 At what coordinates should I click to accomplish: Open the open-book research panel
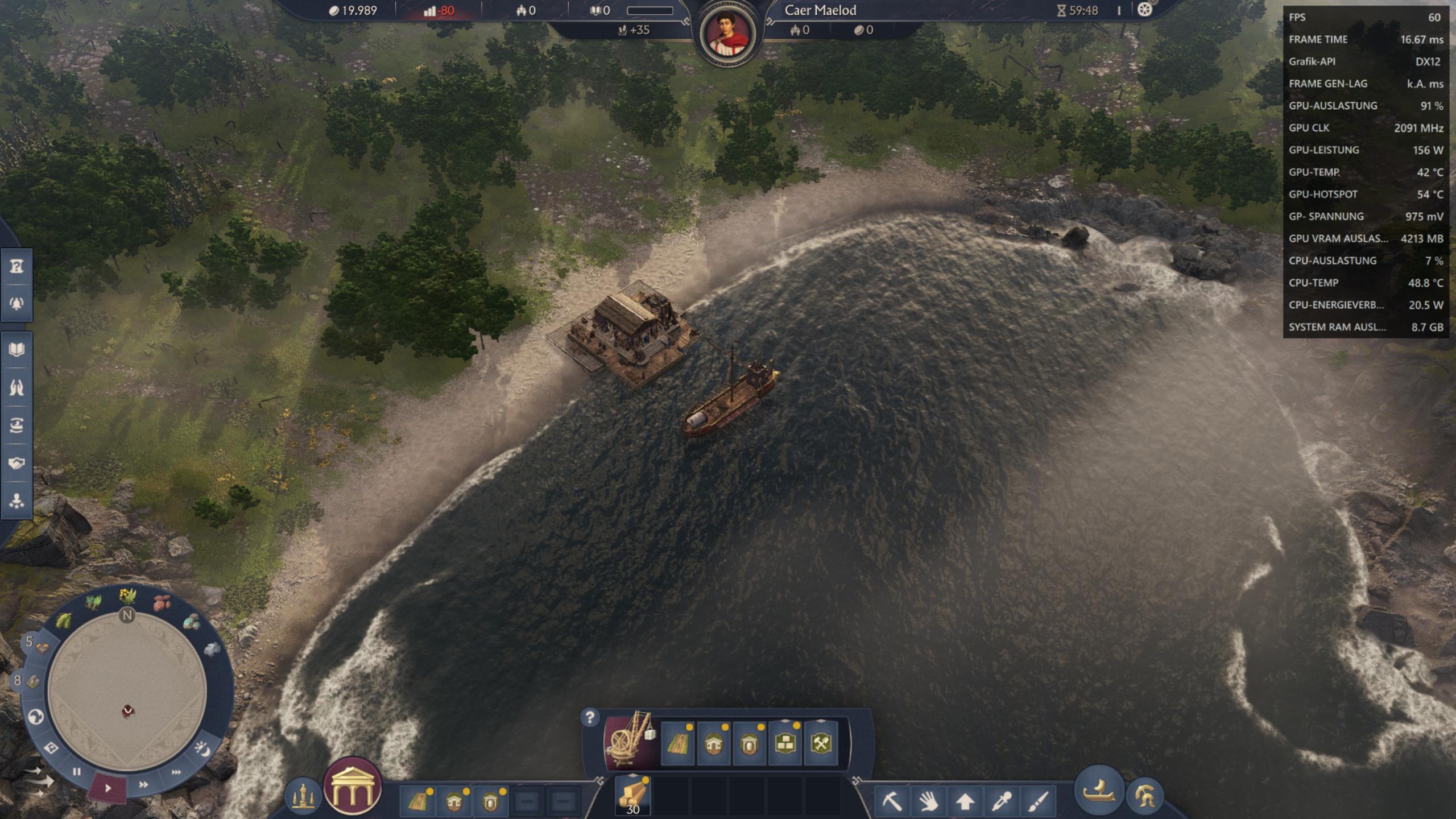pos(16,349)
